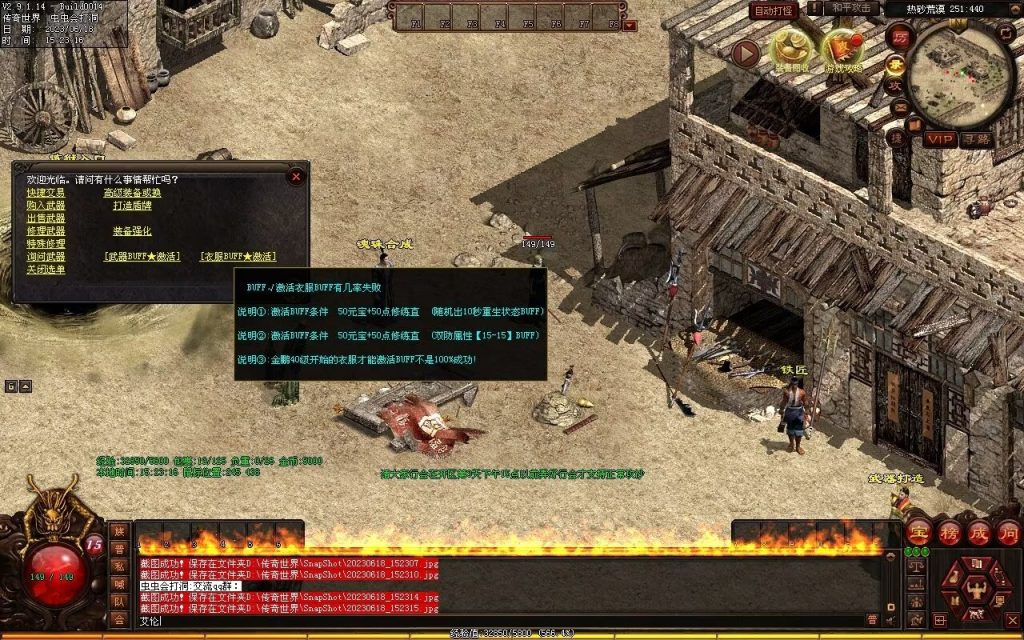Activate the 武器BUFF★激活 option
The width and height of the screenshot is (1024, 640).
[x=142, y=257]
